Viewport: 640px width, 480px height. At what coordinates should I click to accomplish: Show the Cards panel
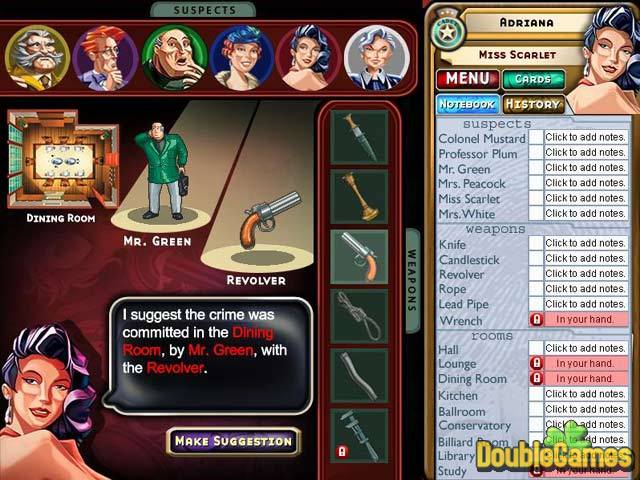[x=533, y=79]
